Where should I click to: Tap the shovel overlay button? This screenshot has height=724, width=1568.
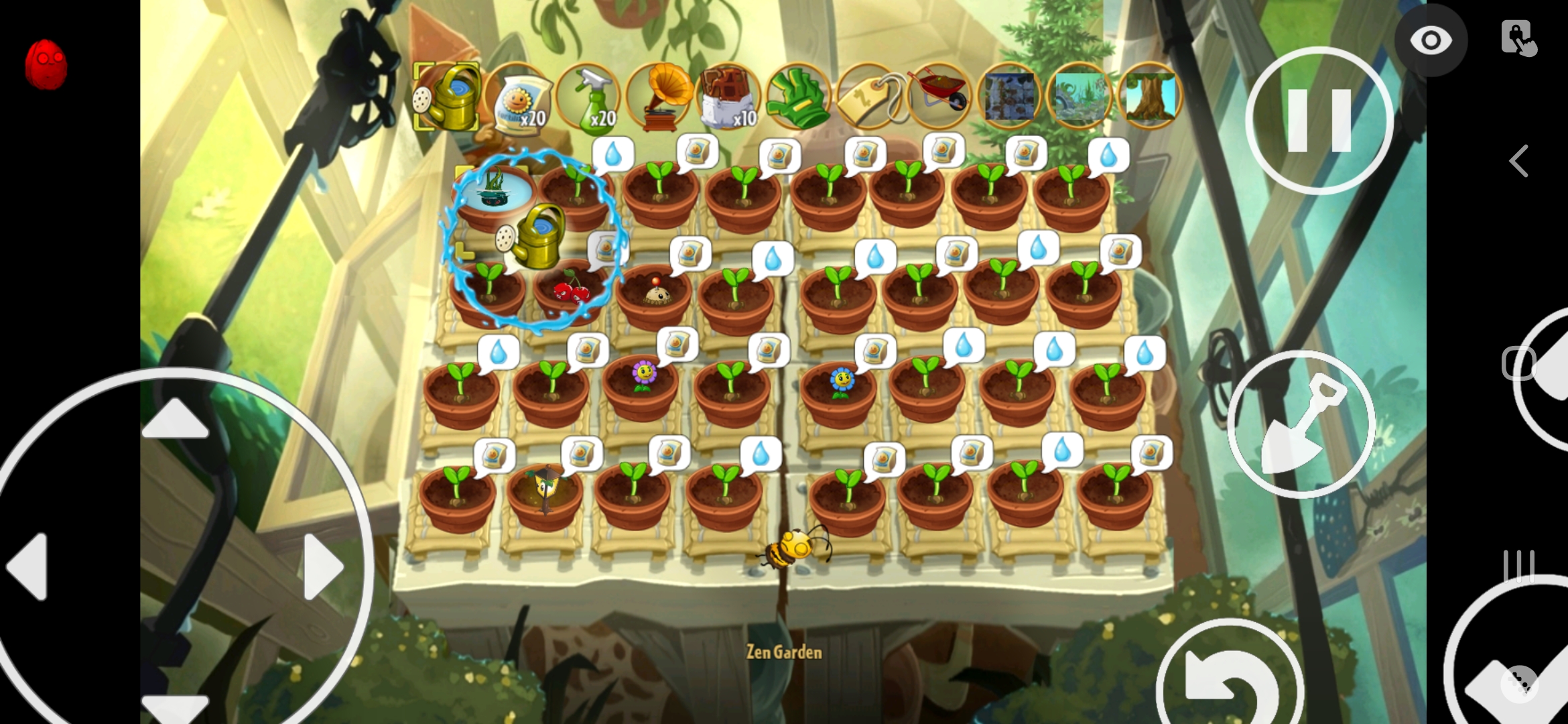coord(1301,424)
